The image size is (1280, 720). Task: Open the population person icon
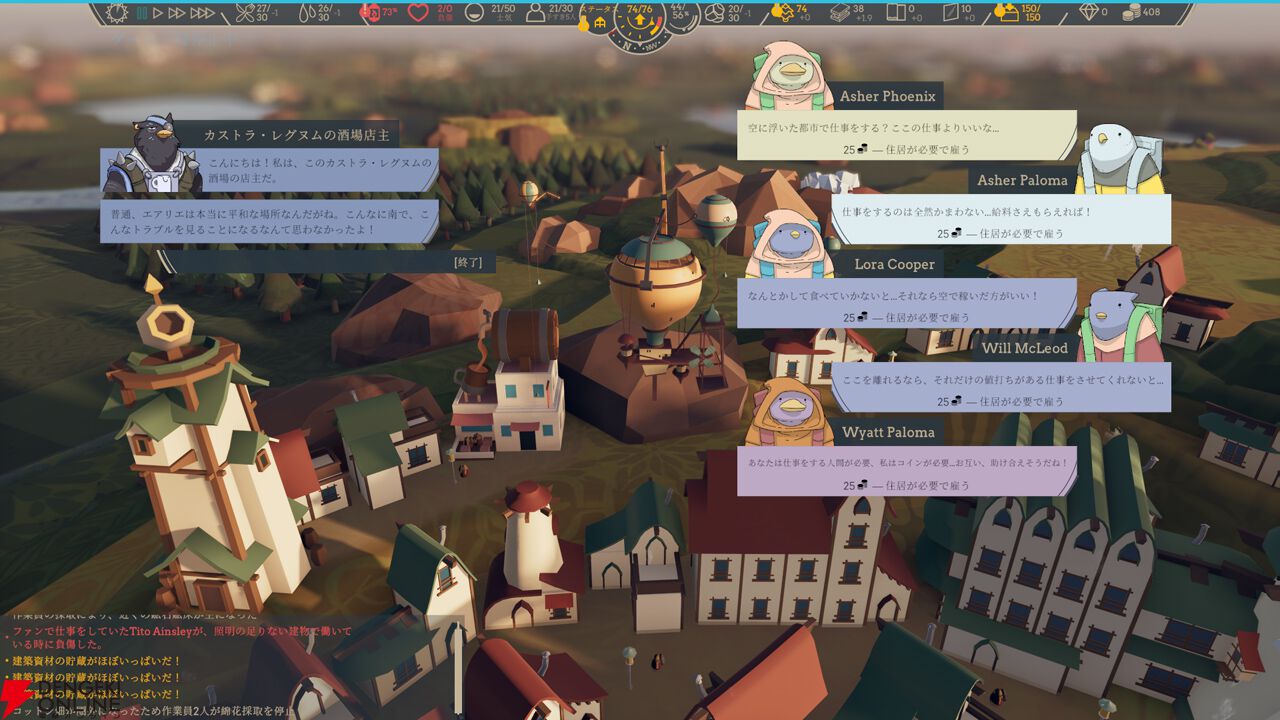coord(536,13)
